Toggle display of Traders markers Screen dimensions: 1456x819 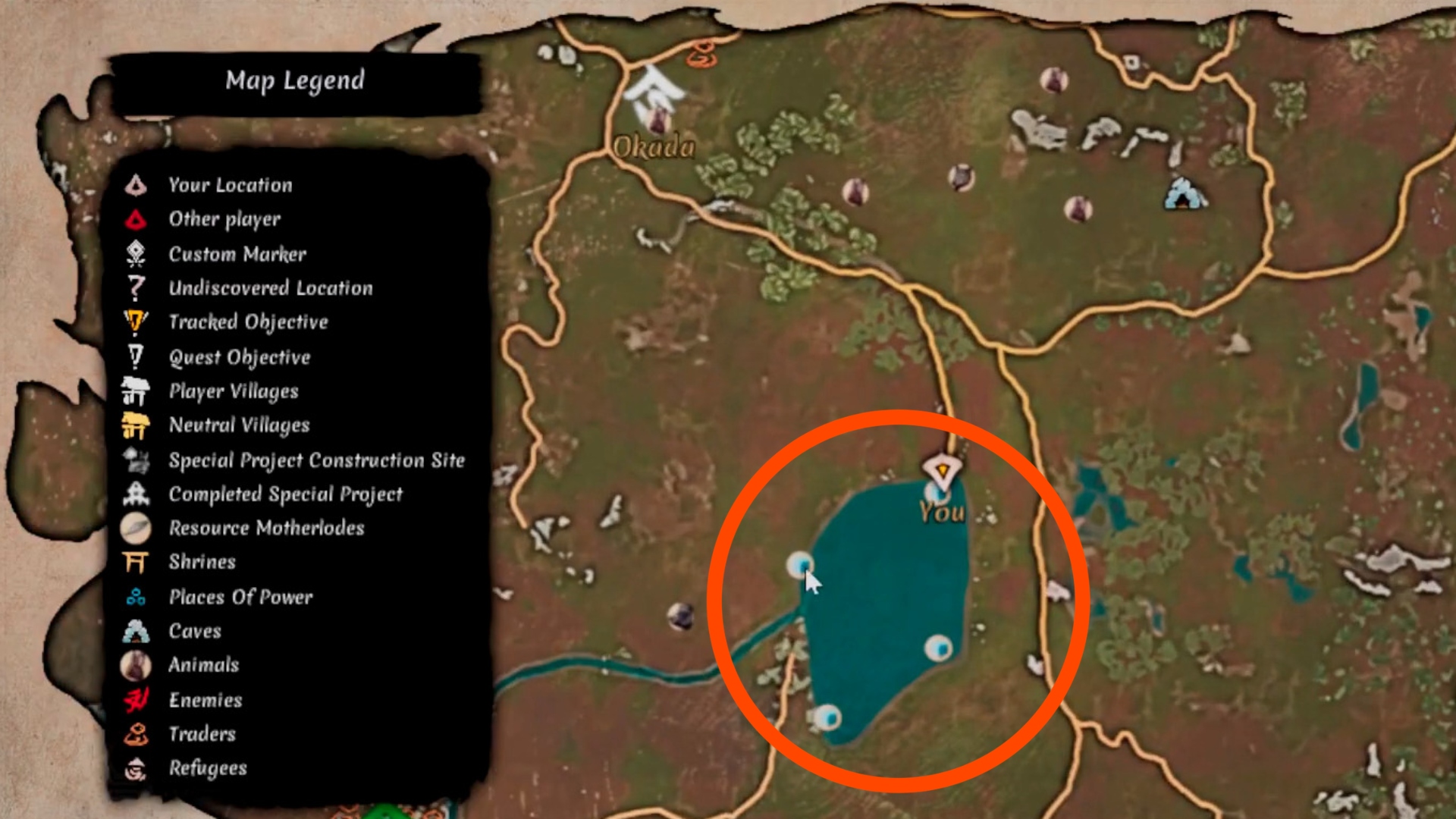[135, 733]
